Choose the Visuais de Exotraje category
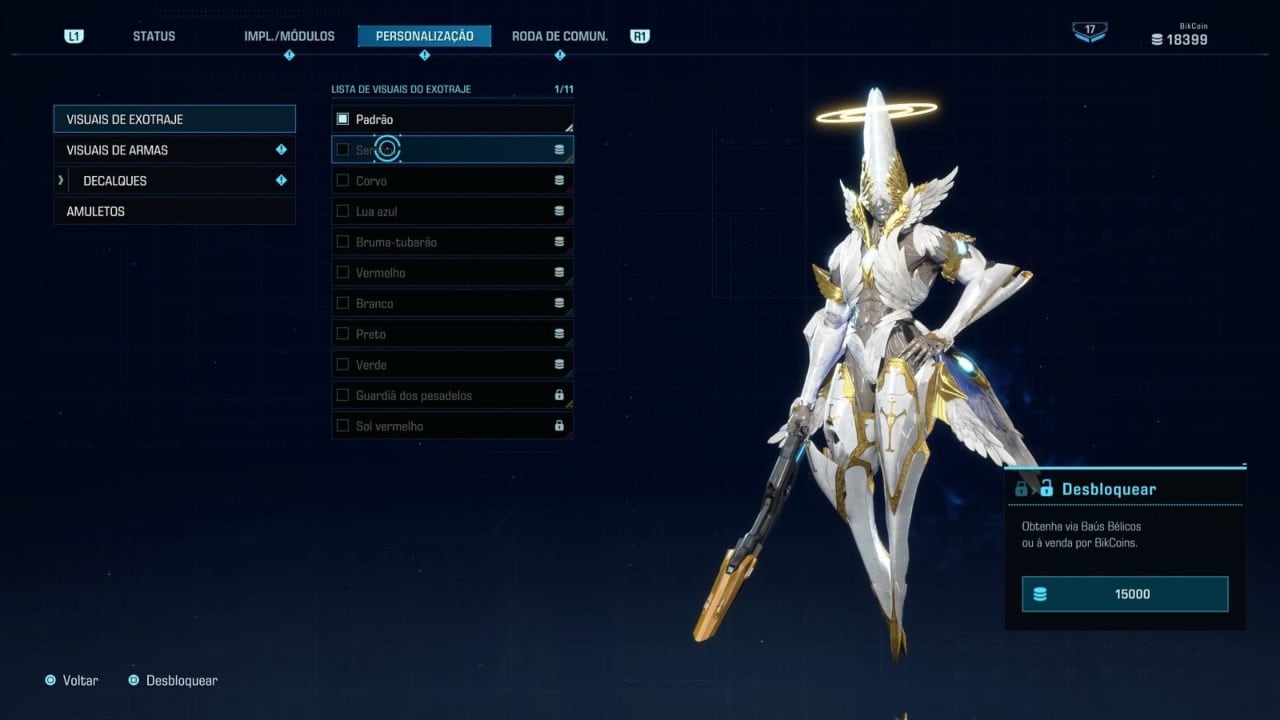Viewport: 1280px width, 720px height. pyautogui.click(x=174, y=119)
